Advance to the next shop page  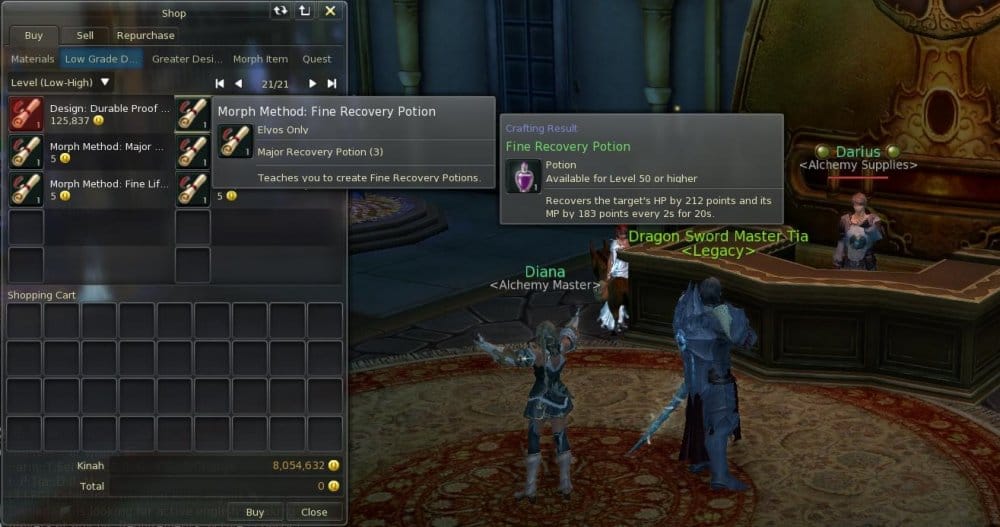click(x=312, y=84)
